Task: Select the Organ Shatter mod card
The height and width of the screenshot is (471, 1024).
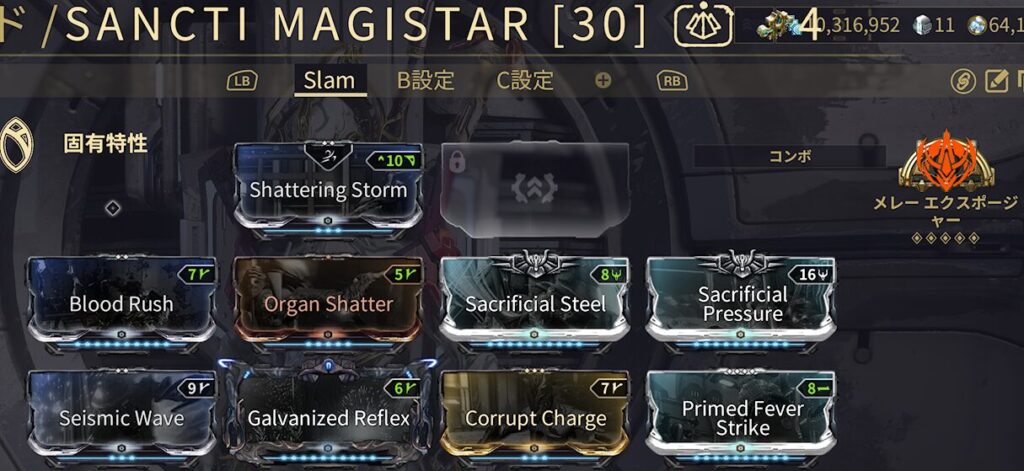Action: [x=328, y=302]
